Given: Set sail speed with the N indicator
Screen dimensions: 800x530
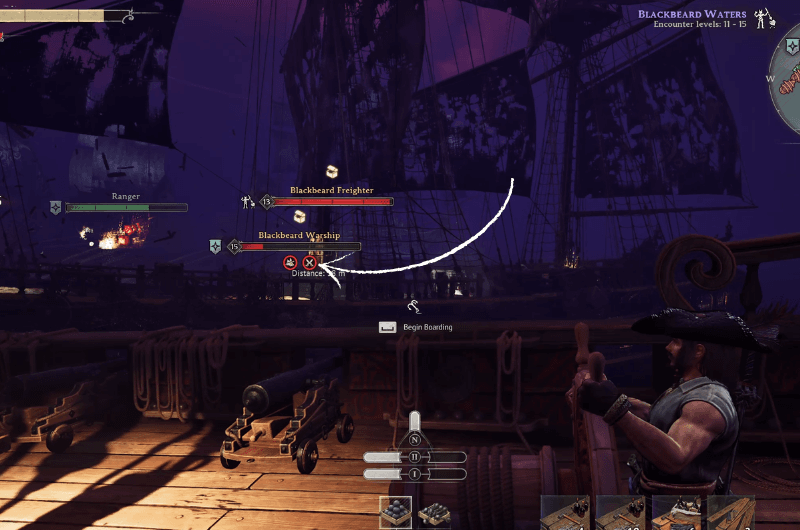Looking at the screenshot, I should [x=415, y=440].
